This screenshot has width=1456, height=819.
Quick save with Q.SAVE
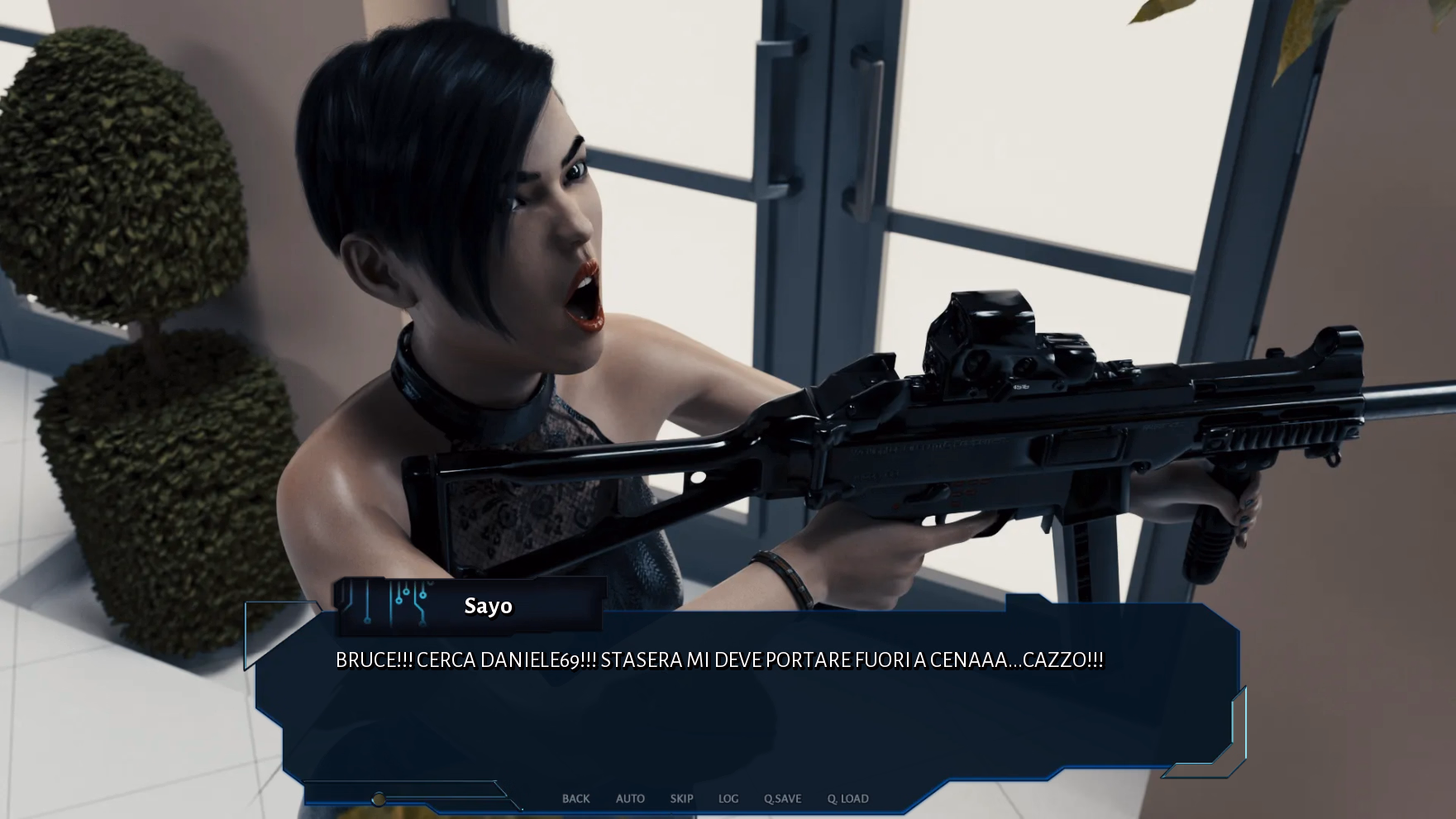point(782,798)
